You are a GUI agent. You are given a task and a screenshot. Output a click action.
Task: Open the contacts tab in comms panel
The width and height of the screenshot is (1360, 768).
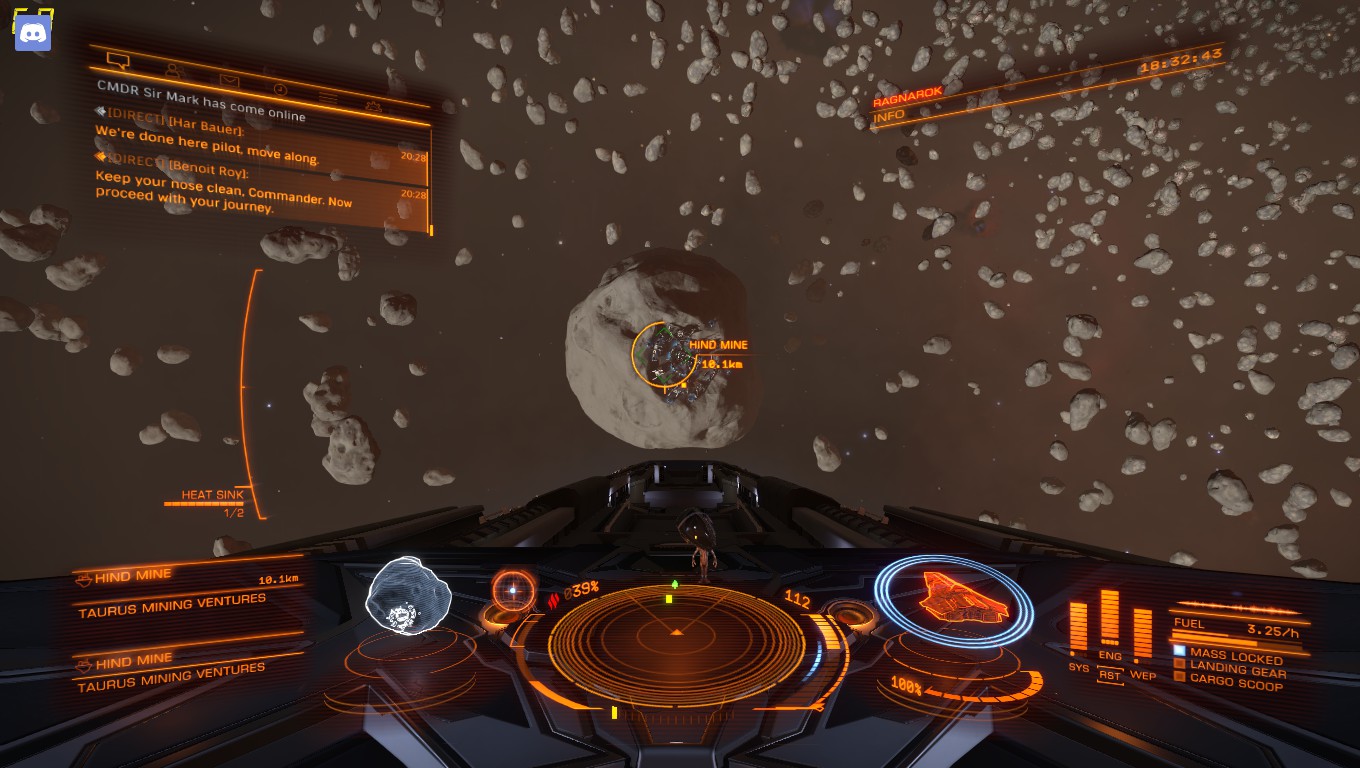coord(173,71)
